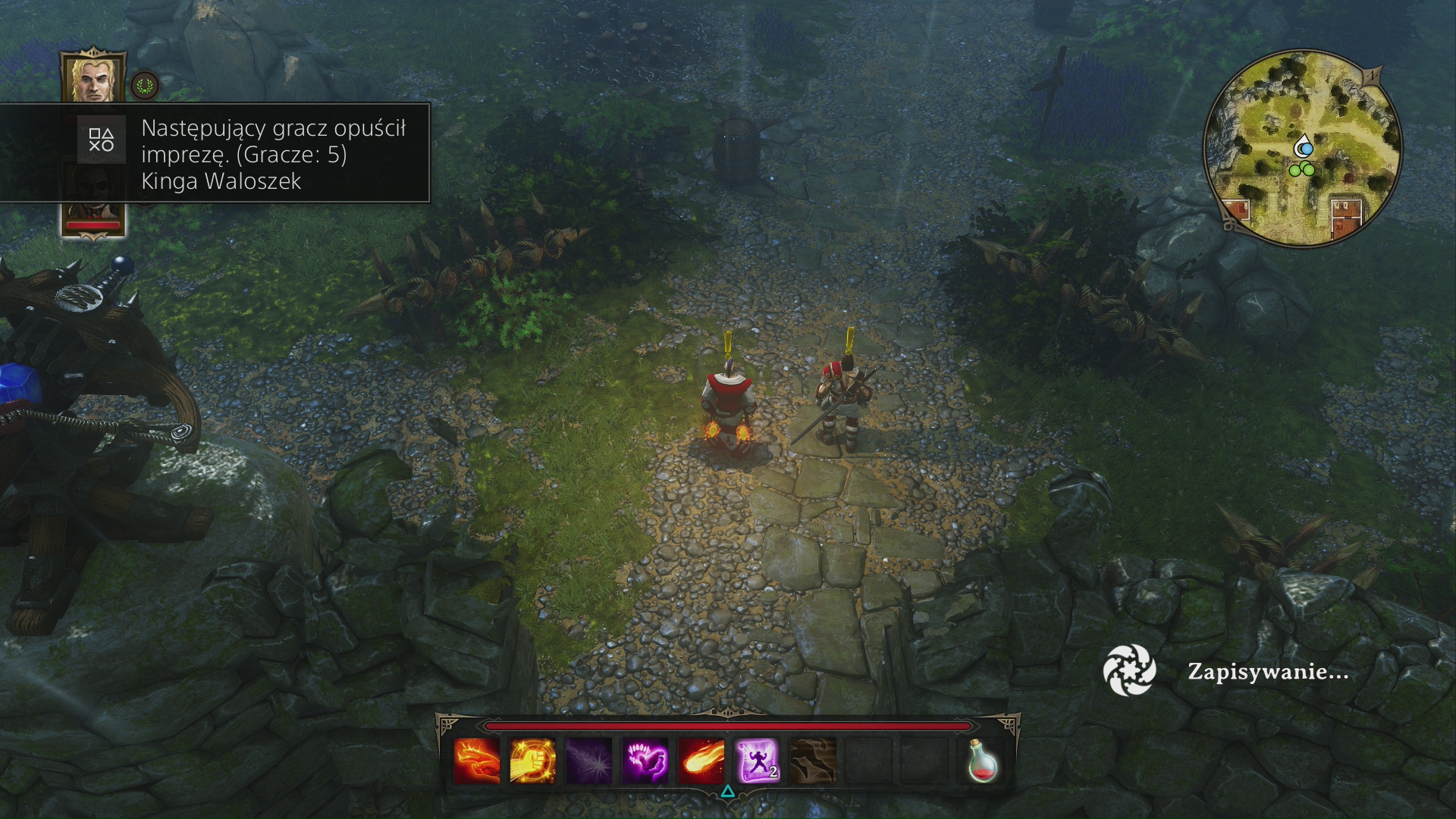Select the brown cracked earth skill
This screenshot has width=1456, height=819.
(x=813, y=761)
